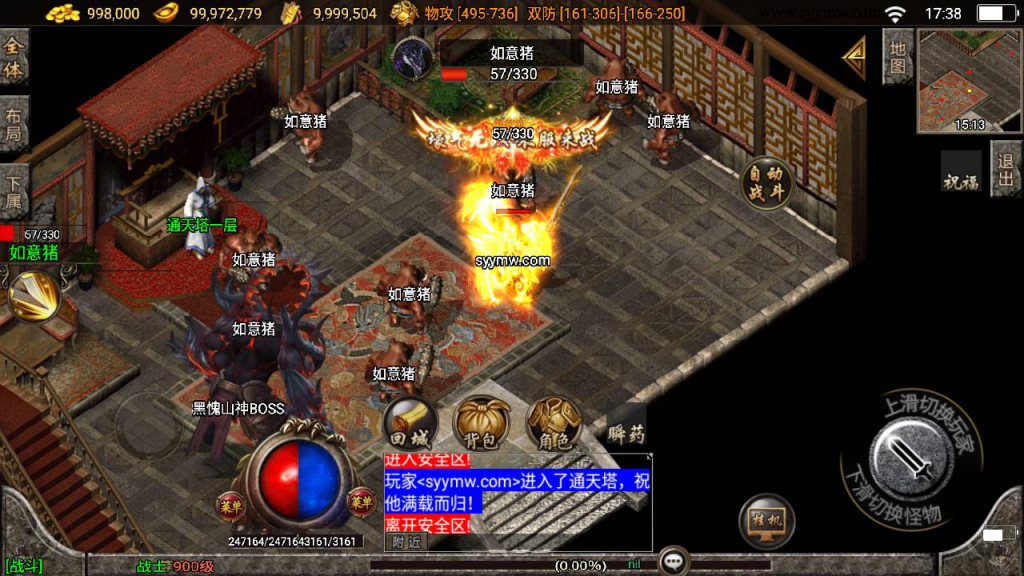
Task: Collapse the panel with the gold arrow
Action: 854,58
